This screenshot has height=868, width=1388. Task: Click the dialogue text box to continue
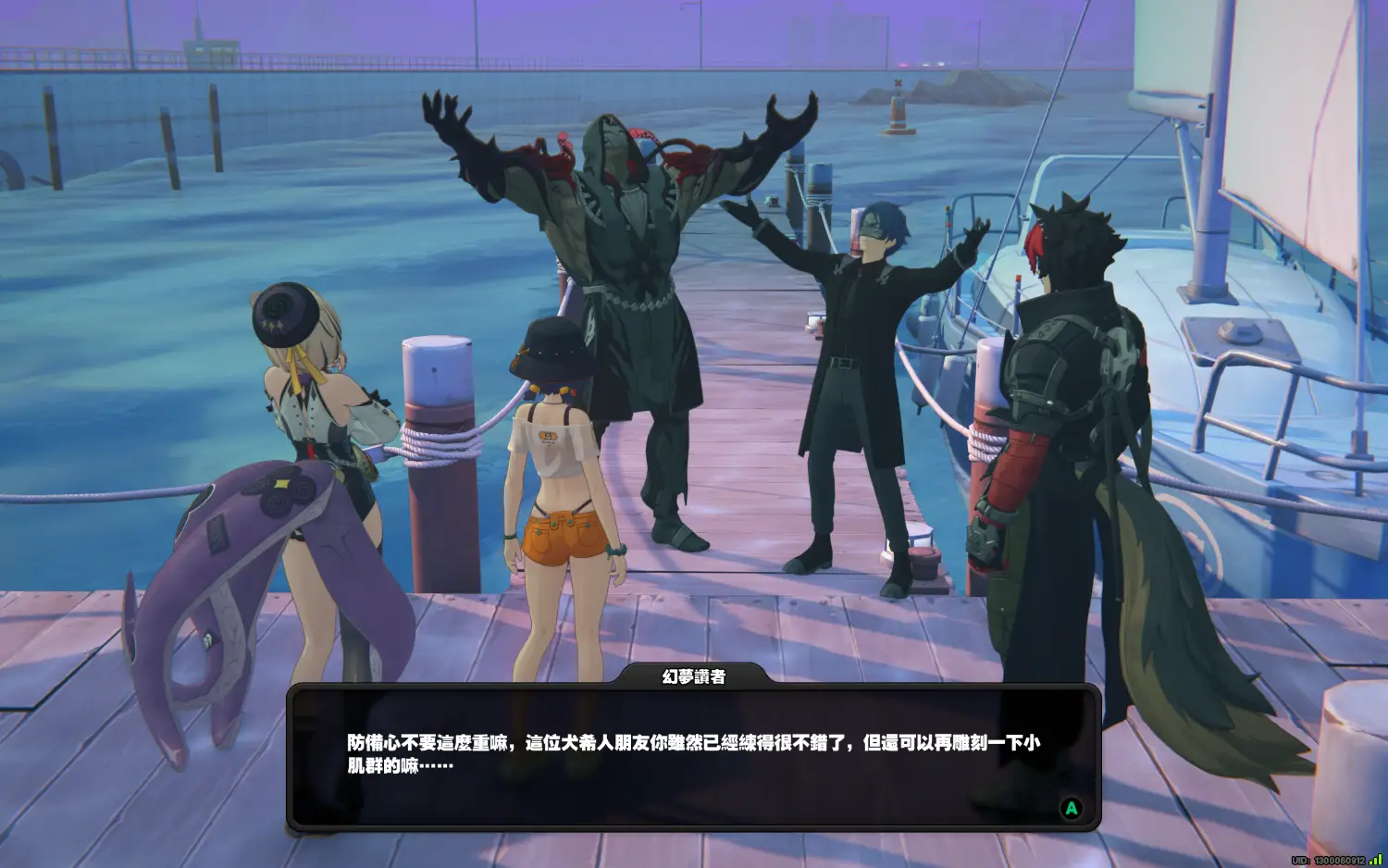pos(693,757)
